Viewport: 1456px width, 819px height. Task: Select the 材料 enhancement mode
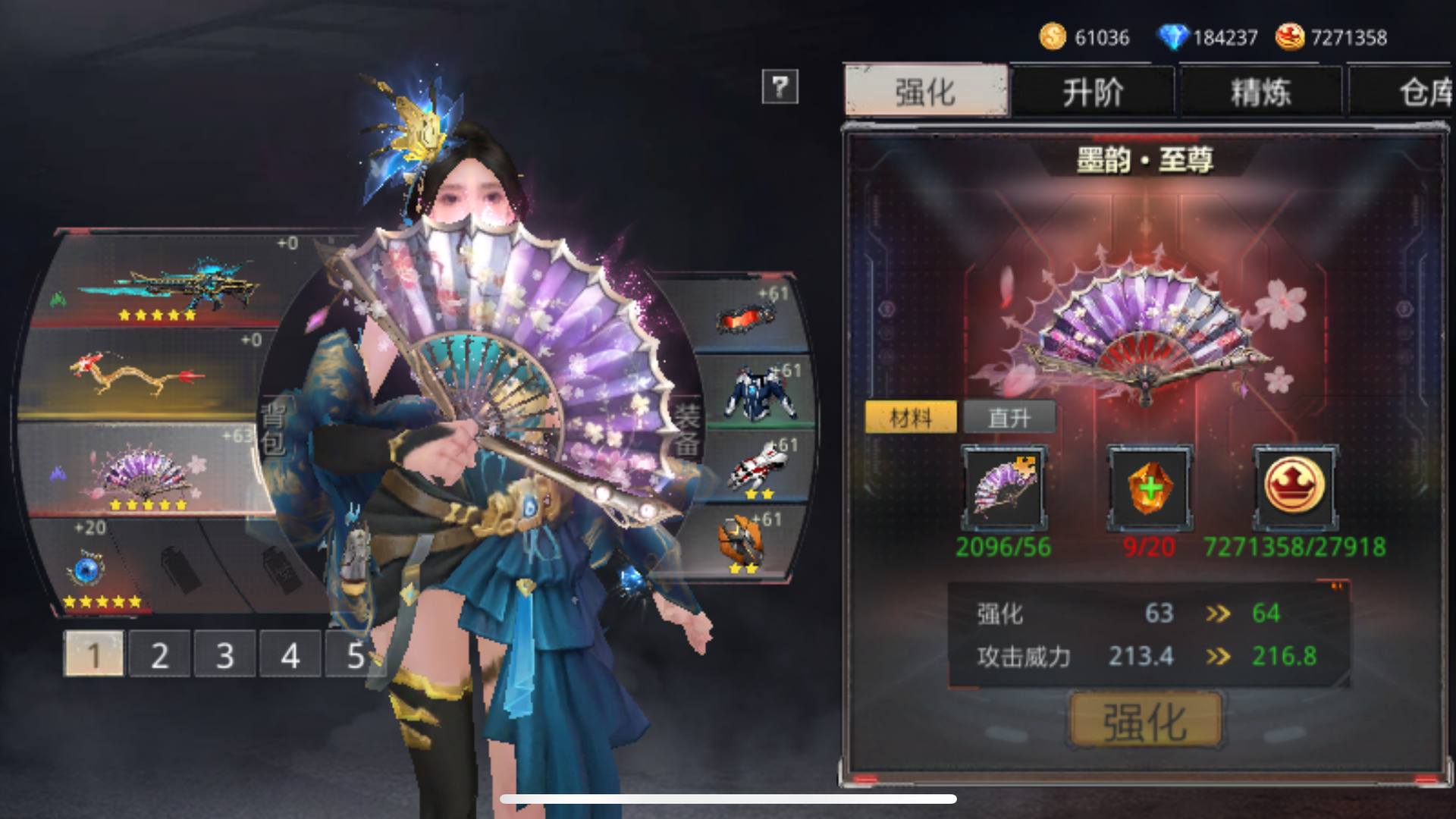coord(911,417)
